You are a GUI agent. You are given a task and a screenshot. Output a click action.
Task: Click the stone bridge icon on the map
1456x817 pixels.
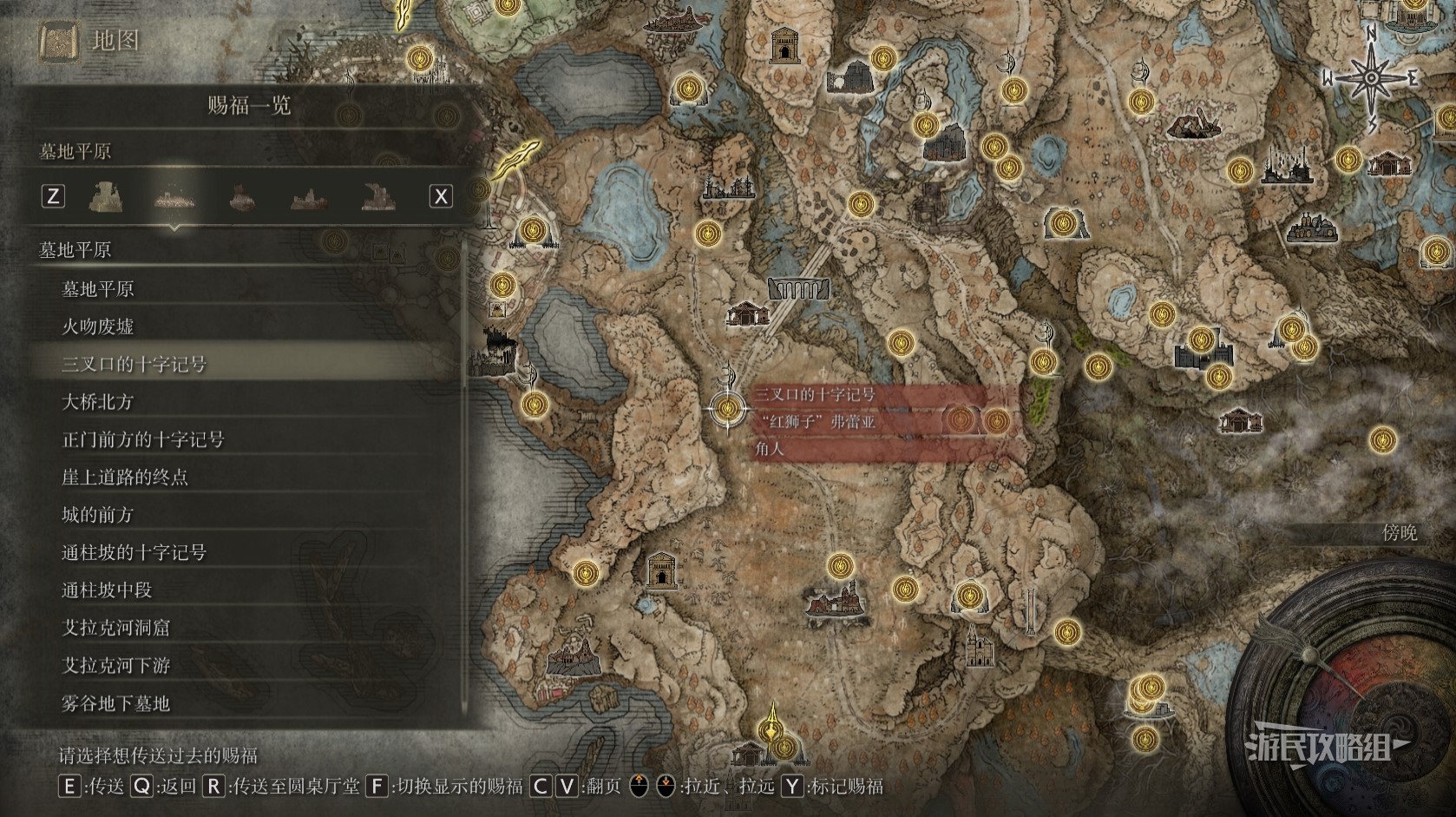(x=798, y=289)
